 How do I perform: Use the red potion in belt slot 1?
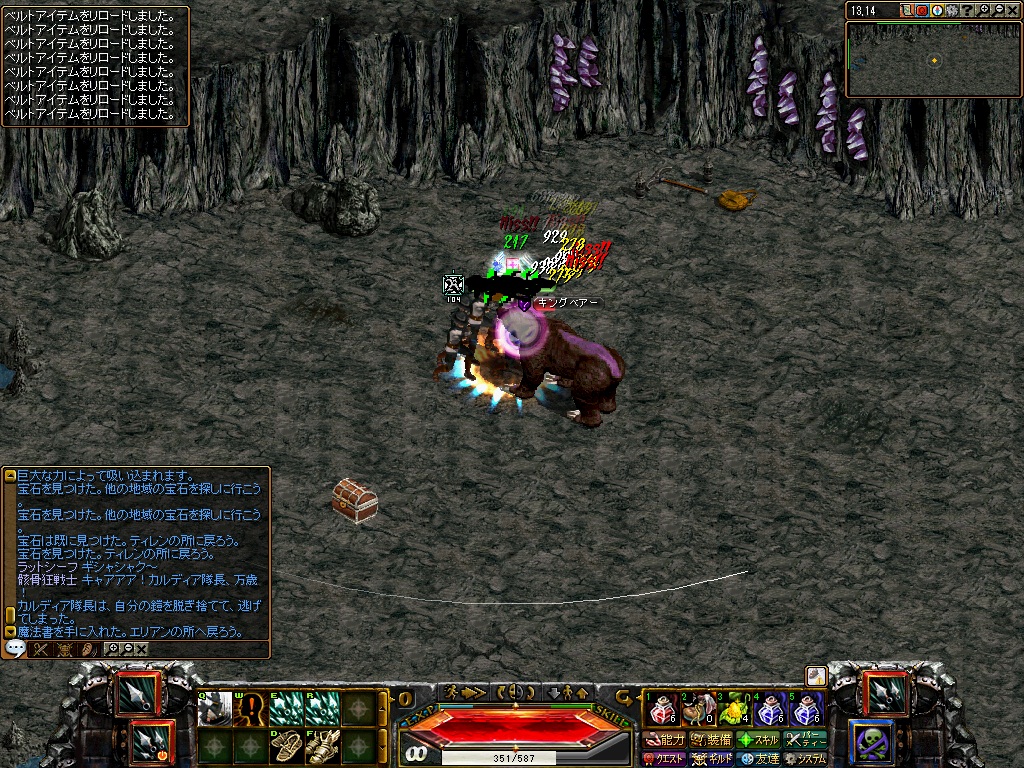point(659,711)
